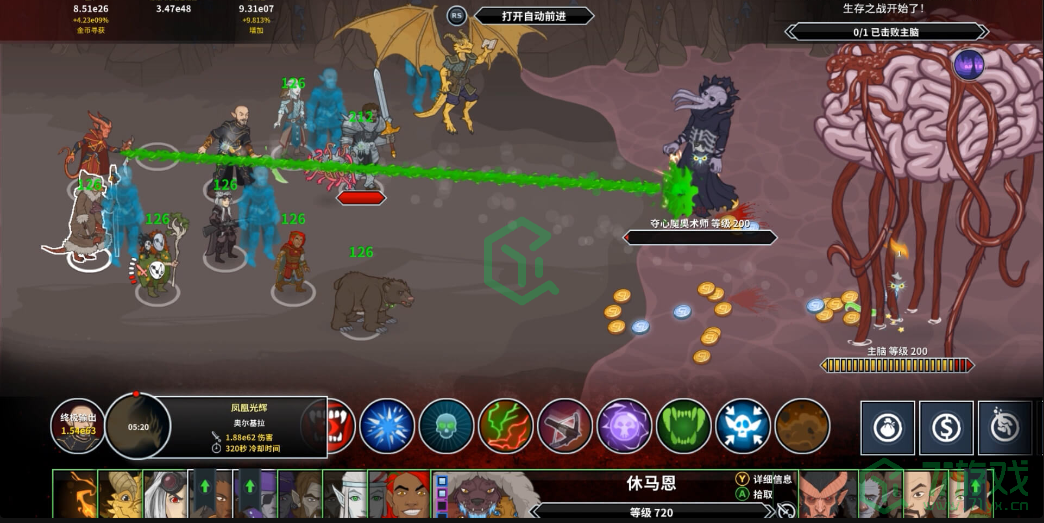Cast the purple orb ability
This screenshot has height=523, width=1044.
(624, 425)
